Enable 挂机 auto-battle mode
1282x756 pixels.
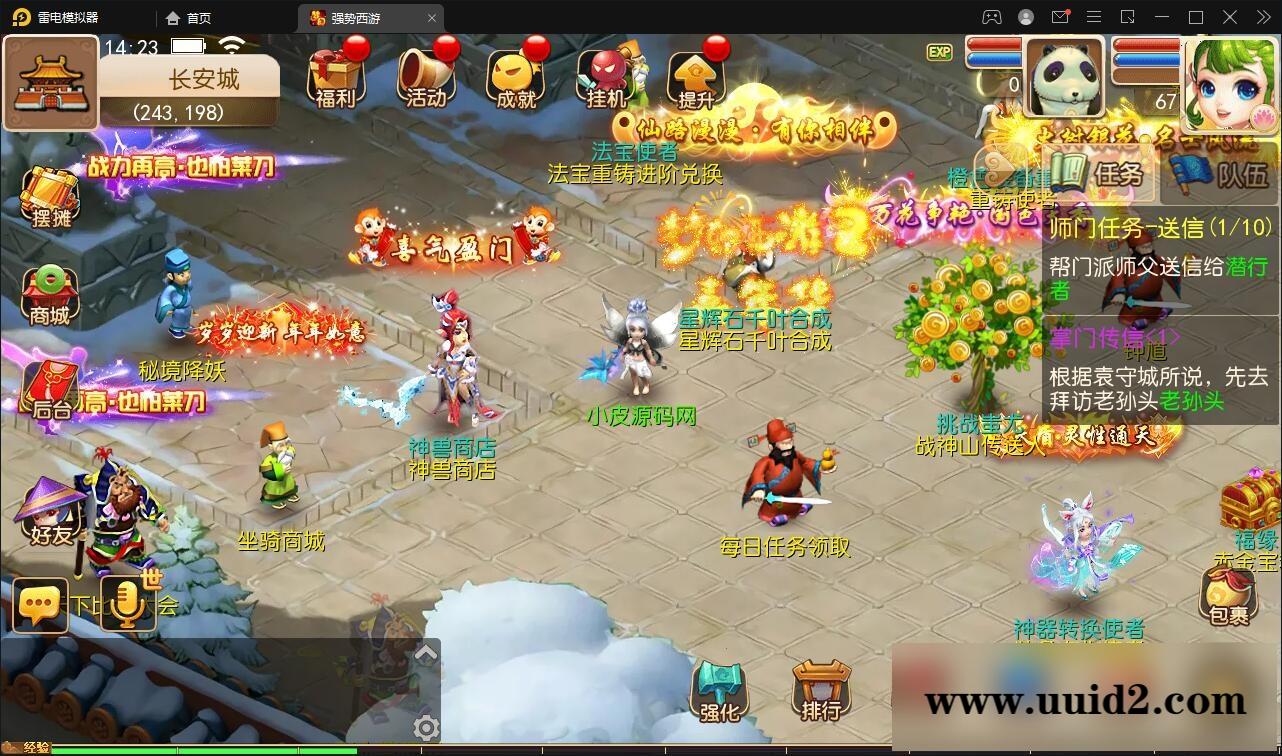606,75
